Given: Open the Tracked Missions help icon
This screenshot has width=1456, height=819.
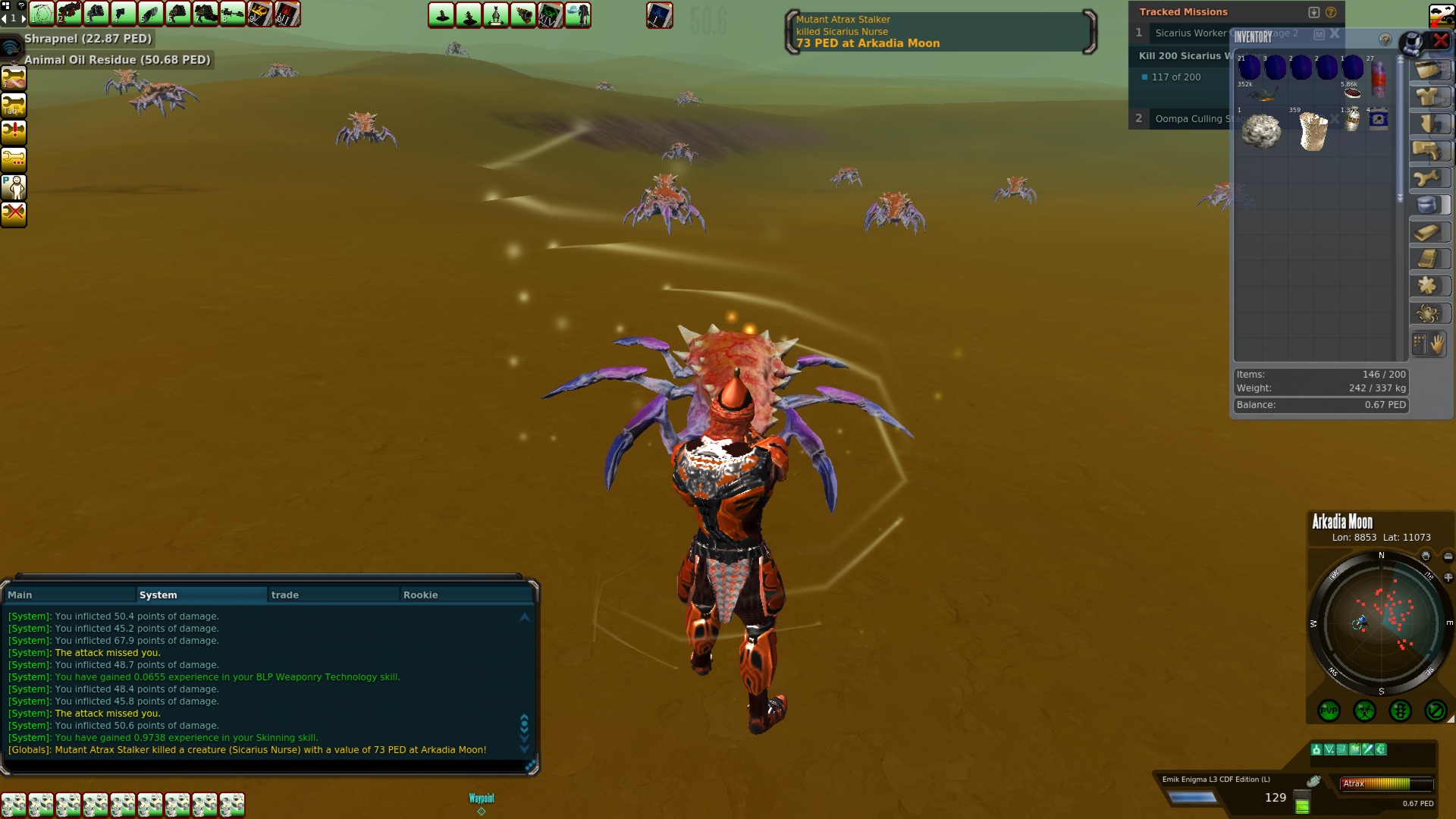Looking at the screenshot, I should pos(1331,12).
